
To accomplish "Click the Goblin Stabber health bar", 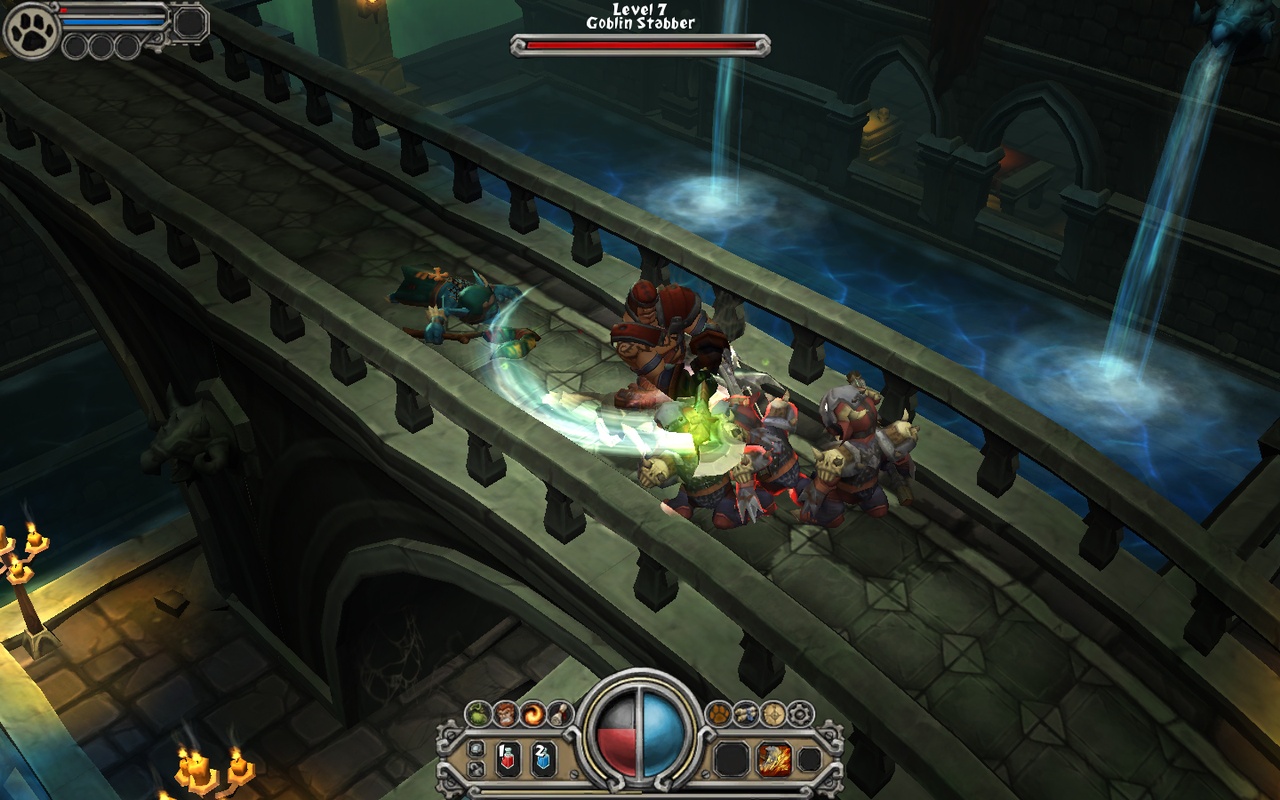I will (640, 44).
